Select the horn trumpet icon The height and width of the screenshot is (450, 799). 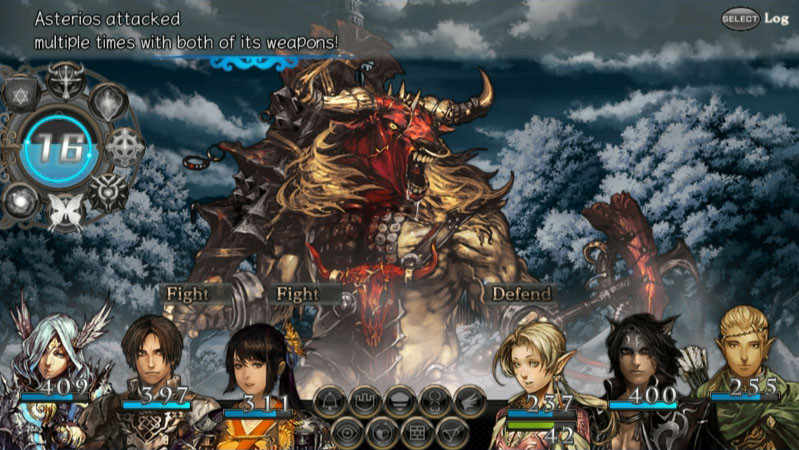(x=452, y=432)
